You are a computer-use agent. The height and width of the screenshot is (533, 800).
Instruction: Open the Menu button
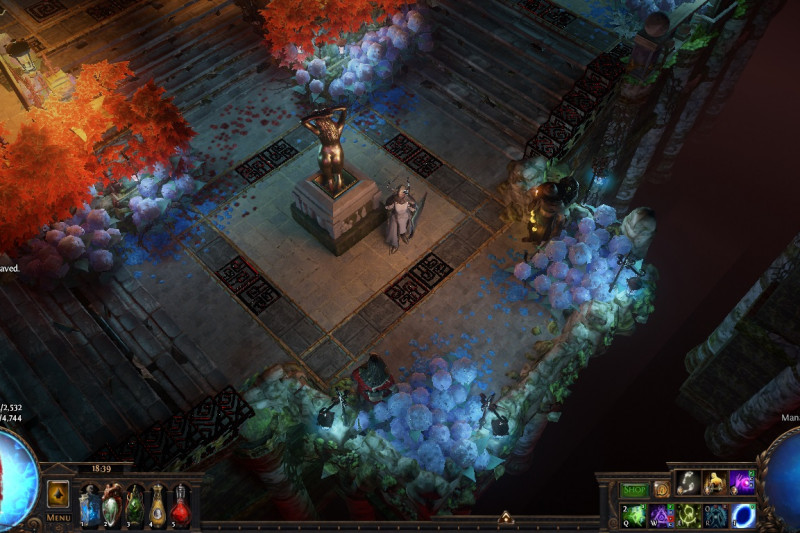58,518
